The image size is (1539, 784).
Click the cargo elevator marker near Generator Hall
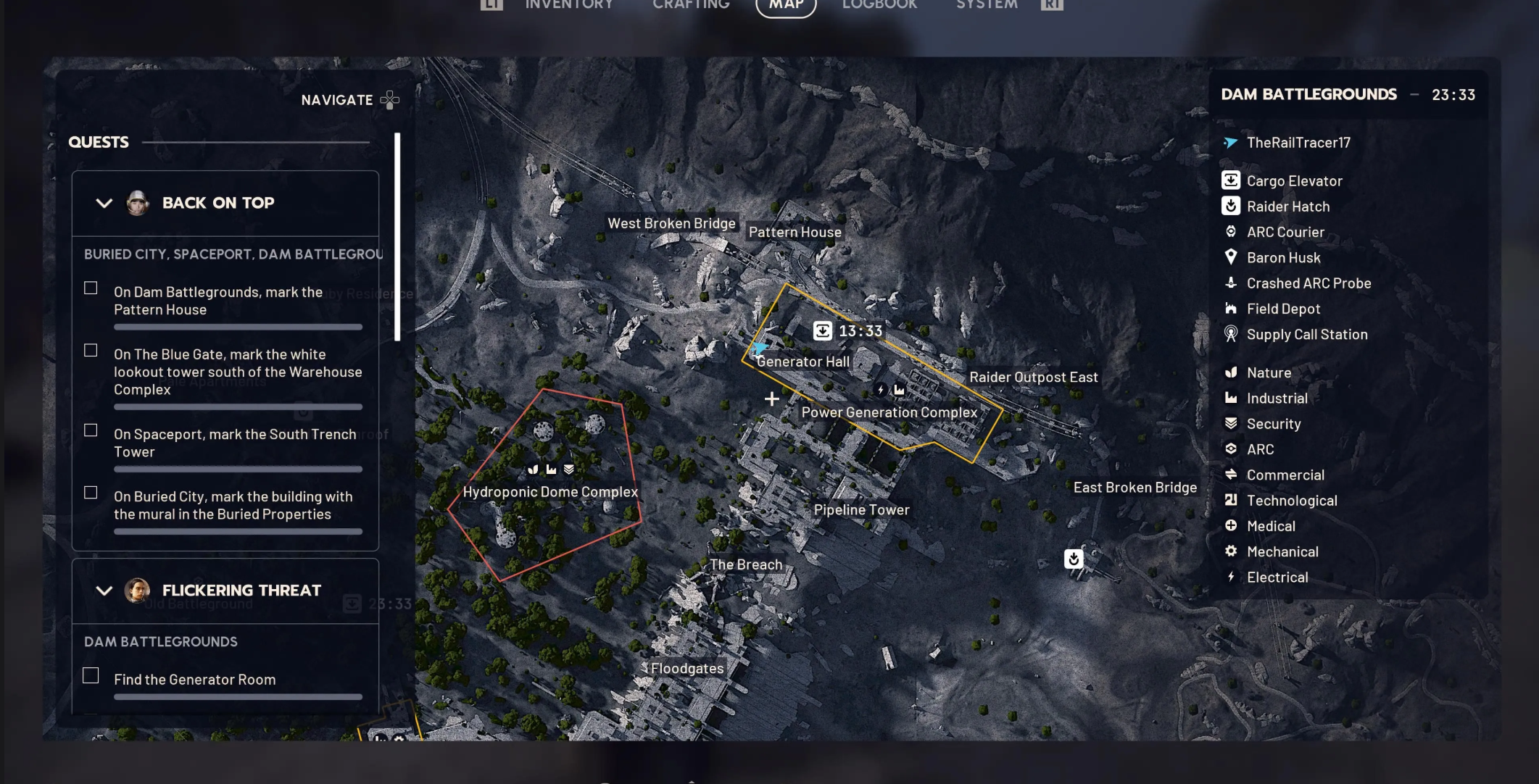coord(823,331)
